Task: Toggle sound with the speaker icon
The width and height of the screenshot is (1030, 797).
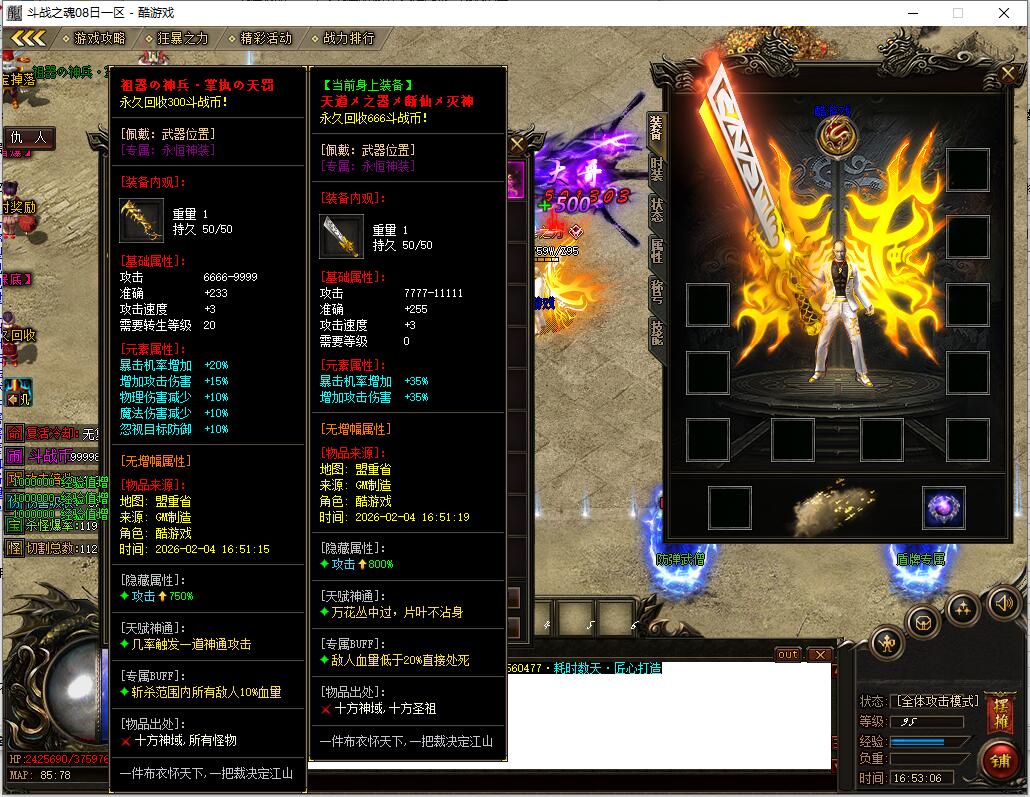Action: click(1003, 602)
